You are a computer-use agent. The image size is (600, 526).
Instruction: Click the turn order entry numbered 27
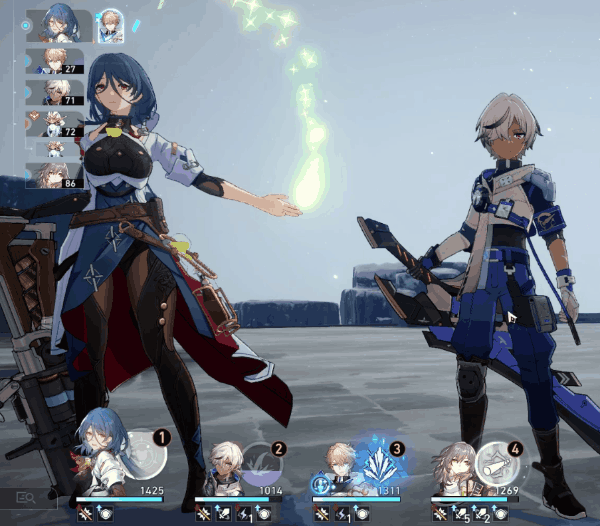56,60
